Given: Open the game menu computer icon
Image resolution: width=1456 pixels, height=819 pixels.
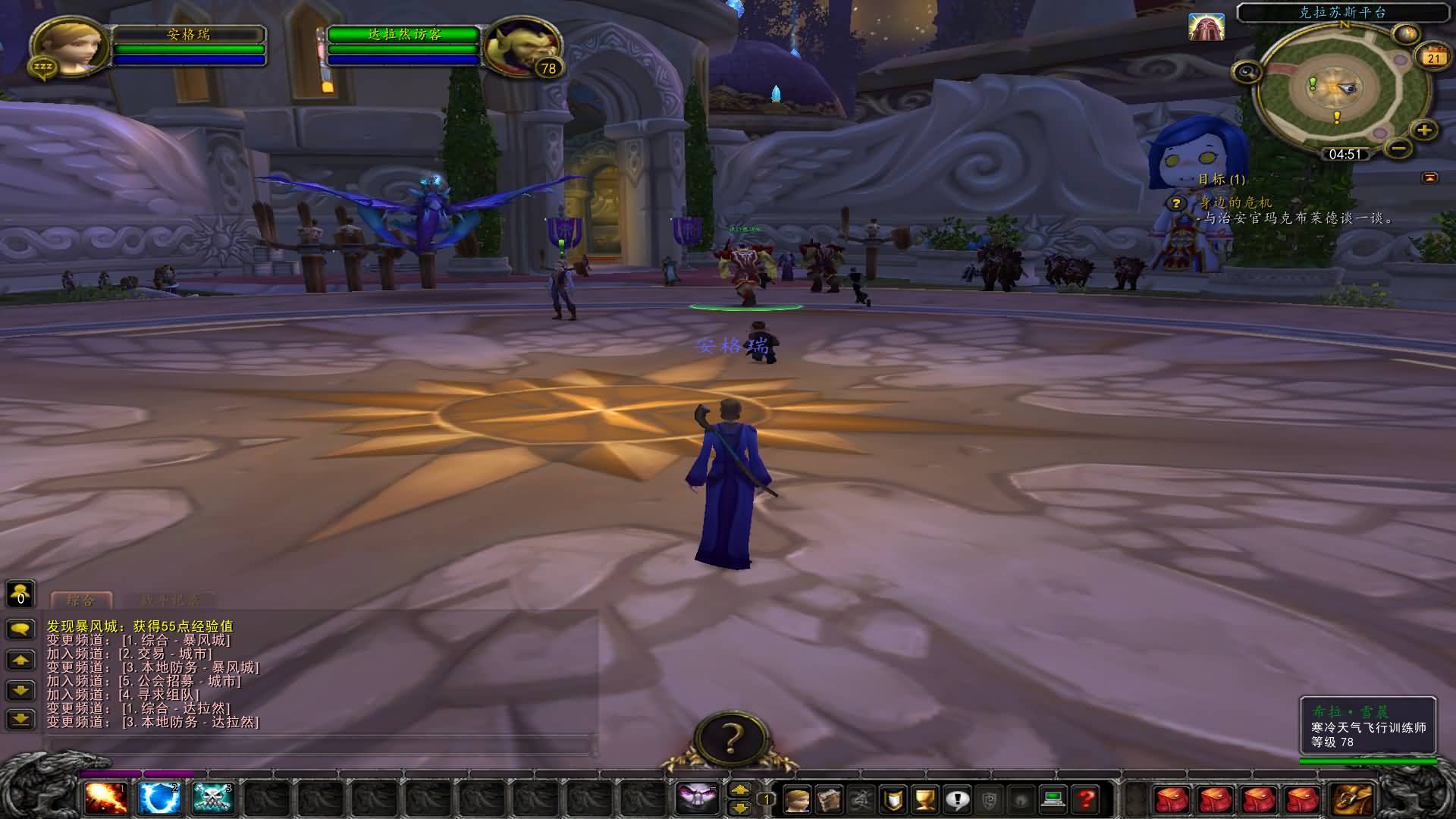Looking at the screenshot, I should [1053, 799].
